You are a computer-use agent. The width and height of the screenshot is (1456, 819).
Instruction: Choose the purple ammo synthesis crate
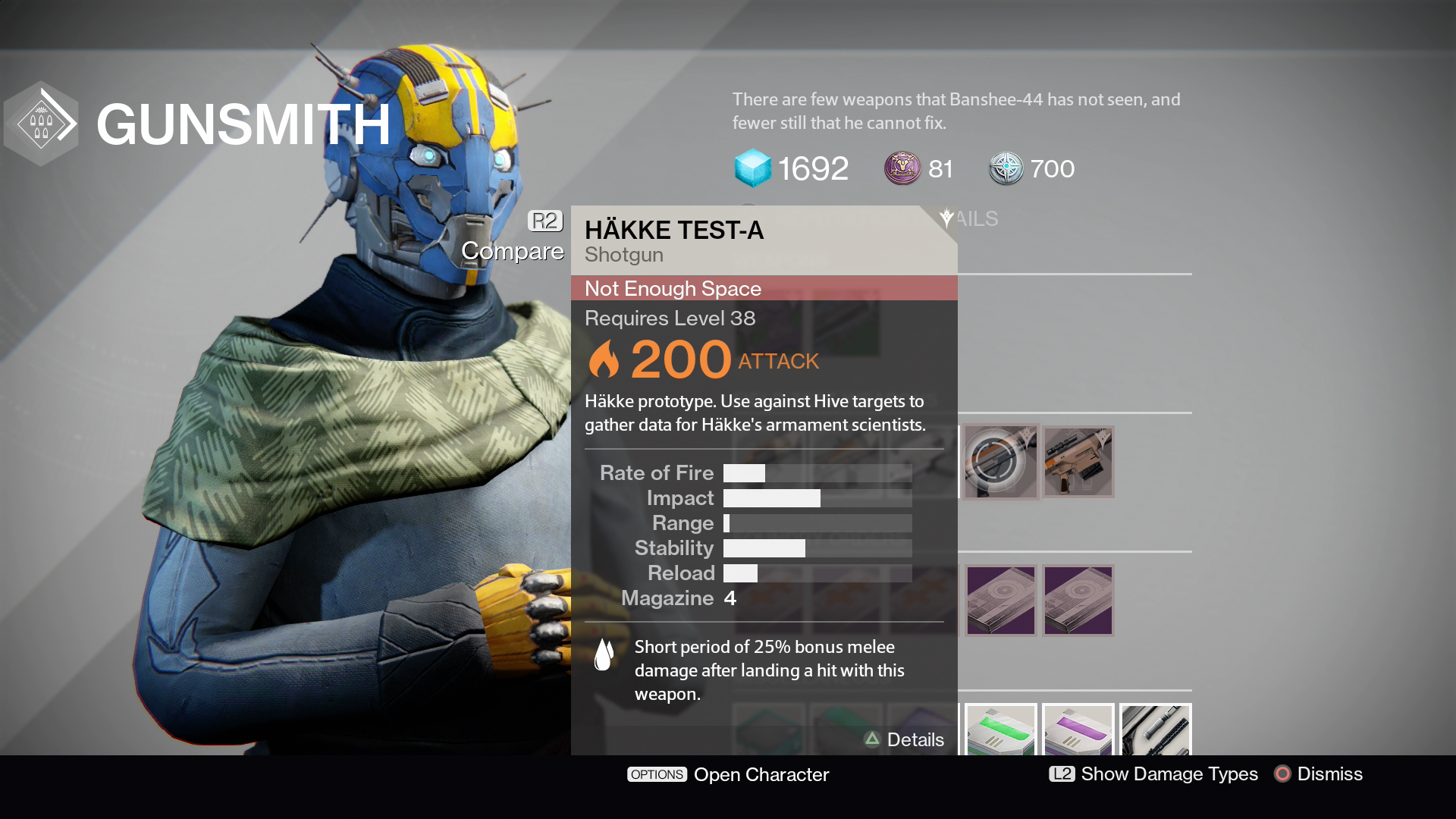(x=1078, y=730)
